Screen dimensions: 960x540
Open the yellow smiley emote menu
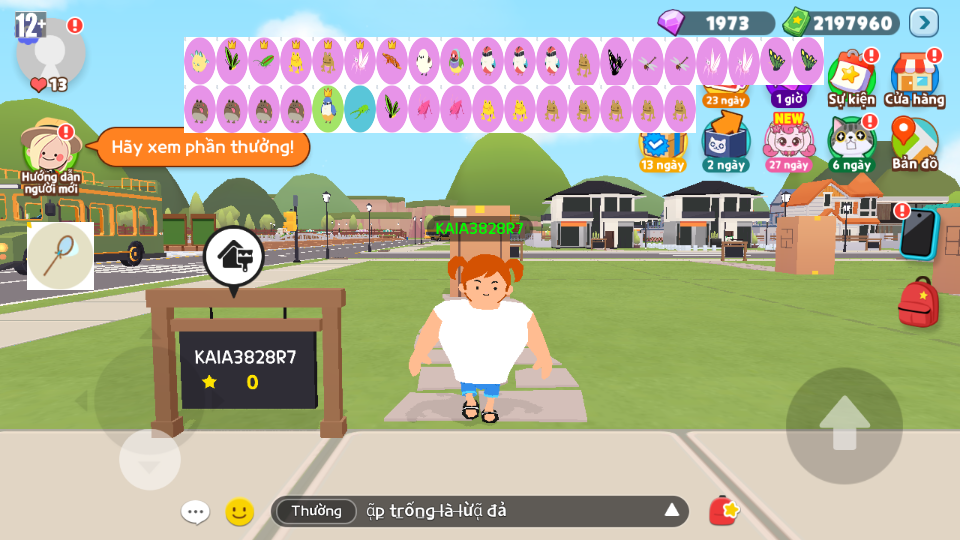pyautogui.click(x=239, y=512)
